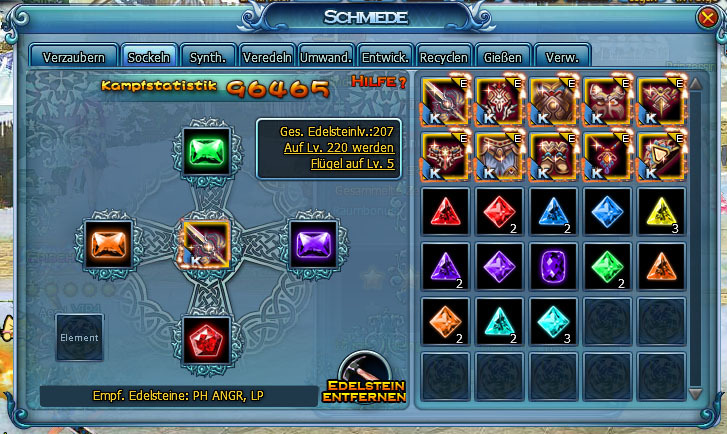Click the Hilfe? help link

point(379,81)
